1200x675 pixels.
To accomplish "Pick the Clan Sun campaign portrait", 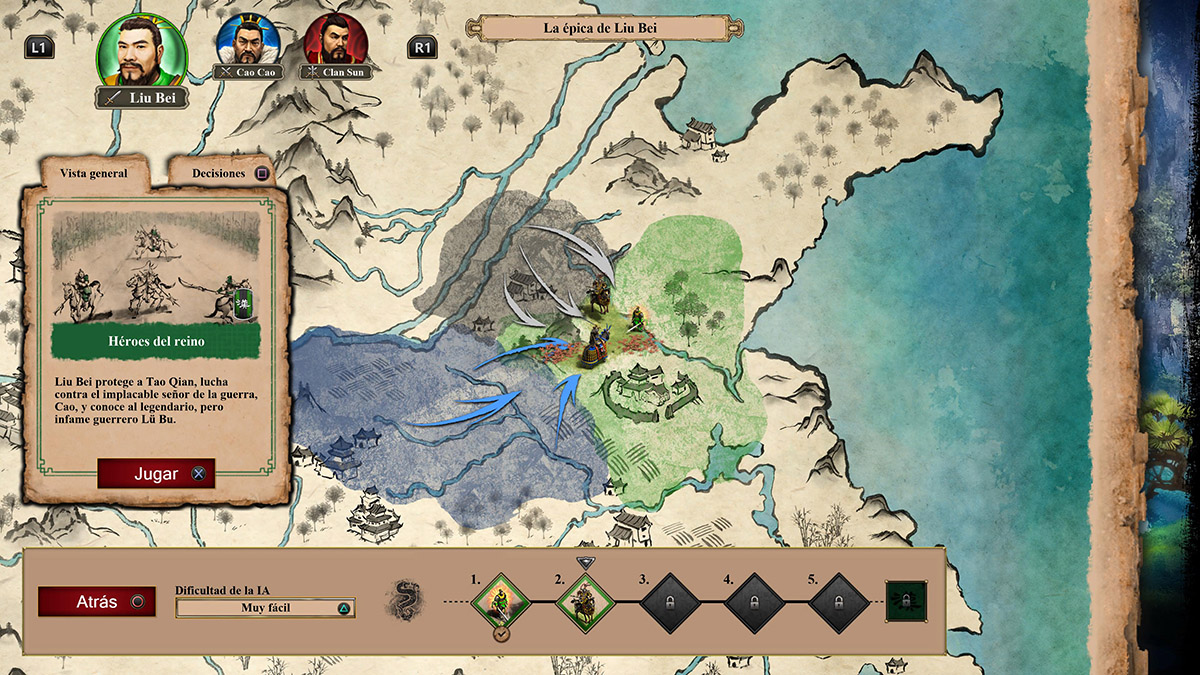I will [x=334, y=40].
